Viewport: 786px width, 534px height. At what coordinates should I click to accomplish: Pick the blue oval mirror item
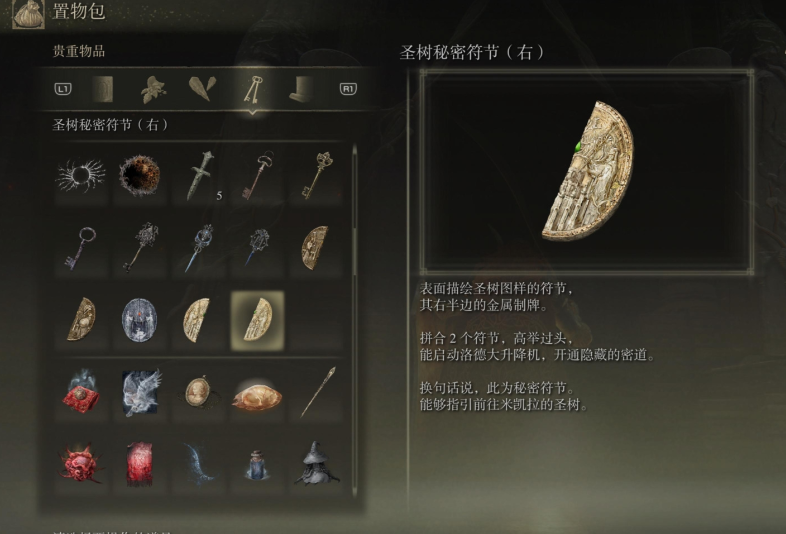tap(139, 319)
